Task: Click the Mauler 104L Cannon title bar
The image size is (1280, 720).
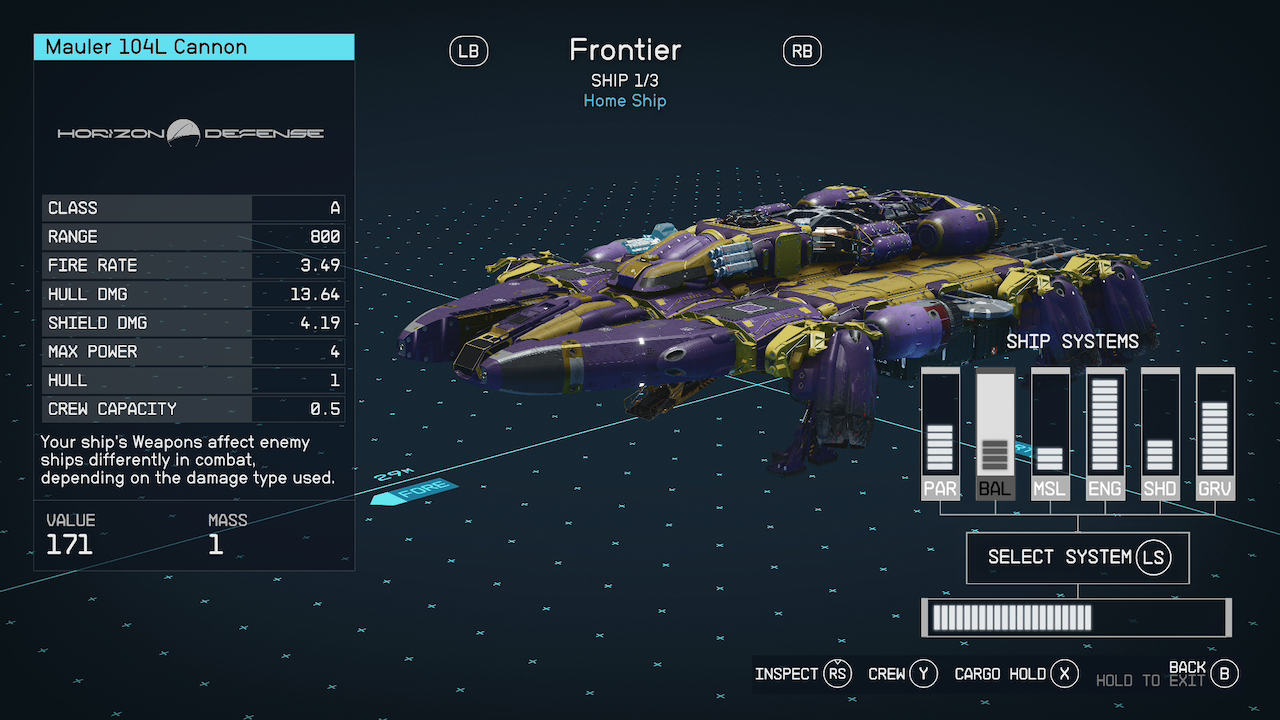Action: coord(193,46)
